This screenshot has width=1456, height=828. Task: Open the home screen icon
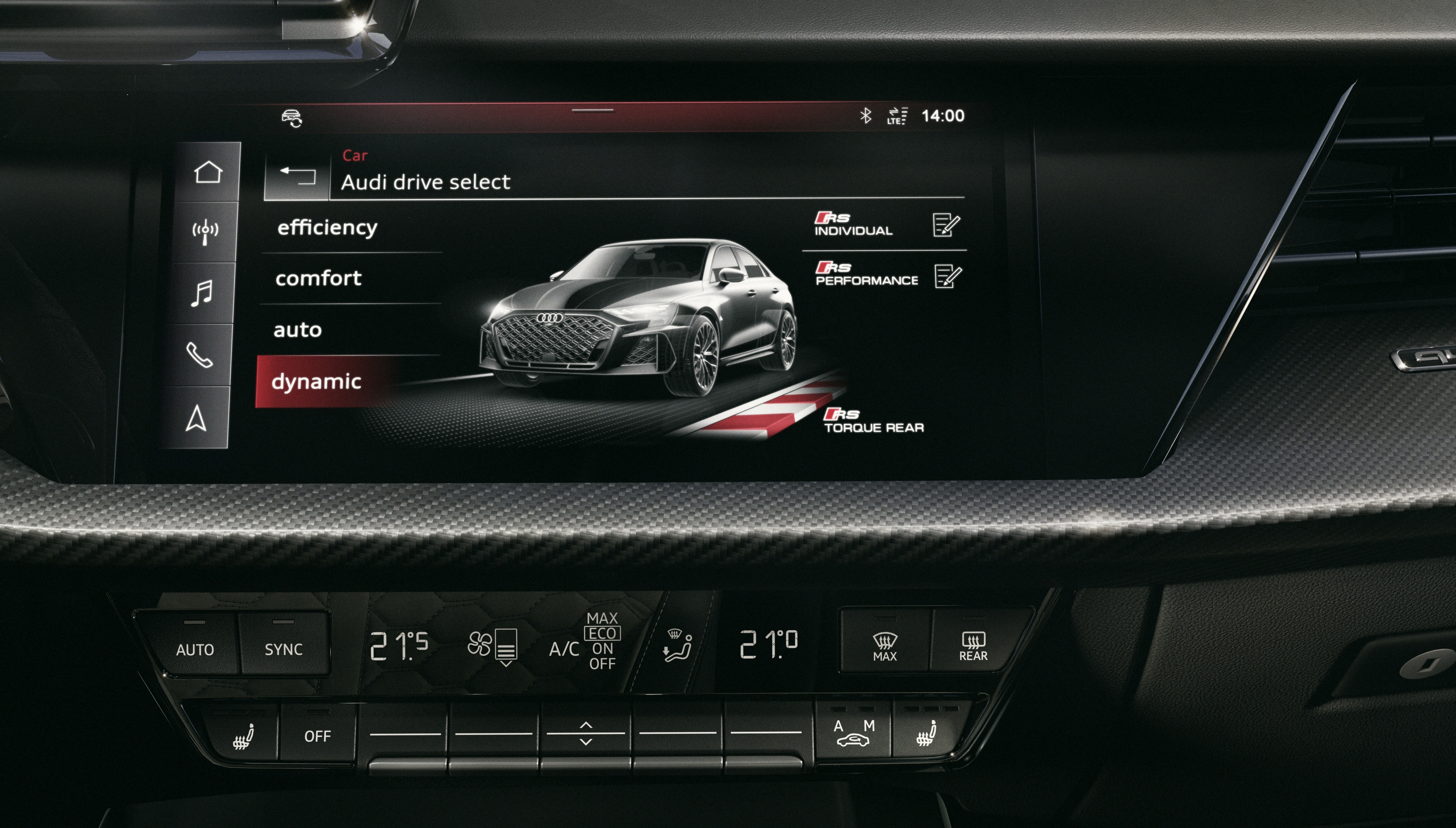(207, 172)
